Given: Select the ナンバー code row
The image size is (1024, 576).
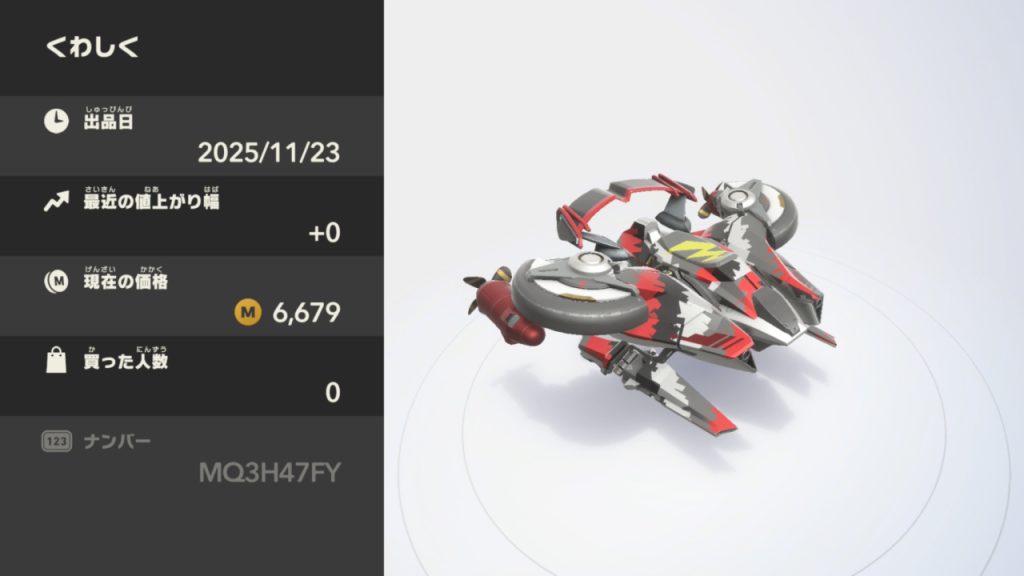Looking at the screenshot, I should point(191,456).
